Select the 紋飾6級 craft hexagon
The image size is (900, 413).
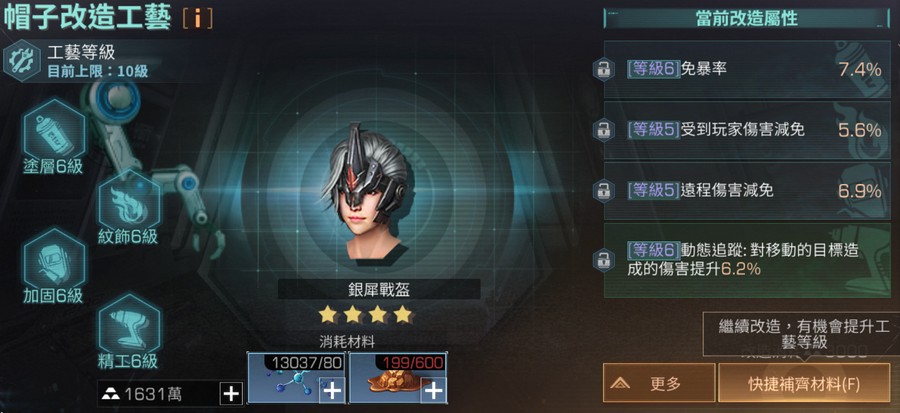pos(130,201)
